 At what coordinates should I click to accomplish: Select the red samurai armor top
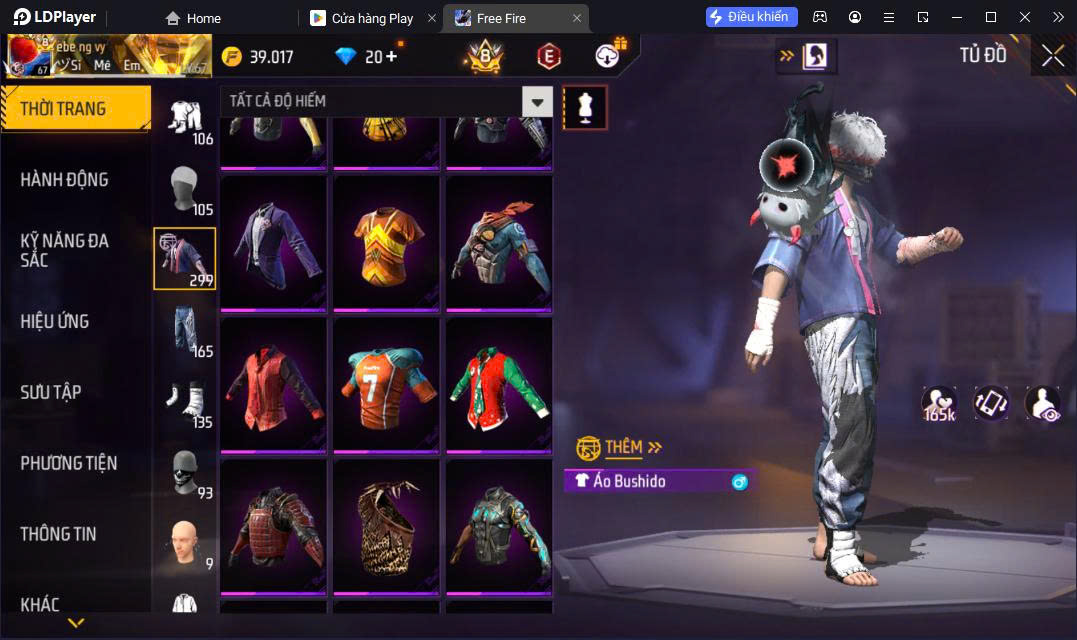[x=273, y=528]
